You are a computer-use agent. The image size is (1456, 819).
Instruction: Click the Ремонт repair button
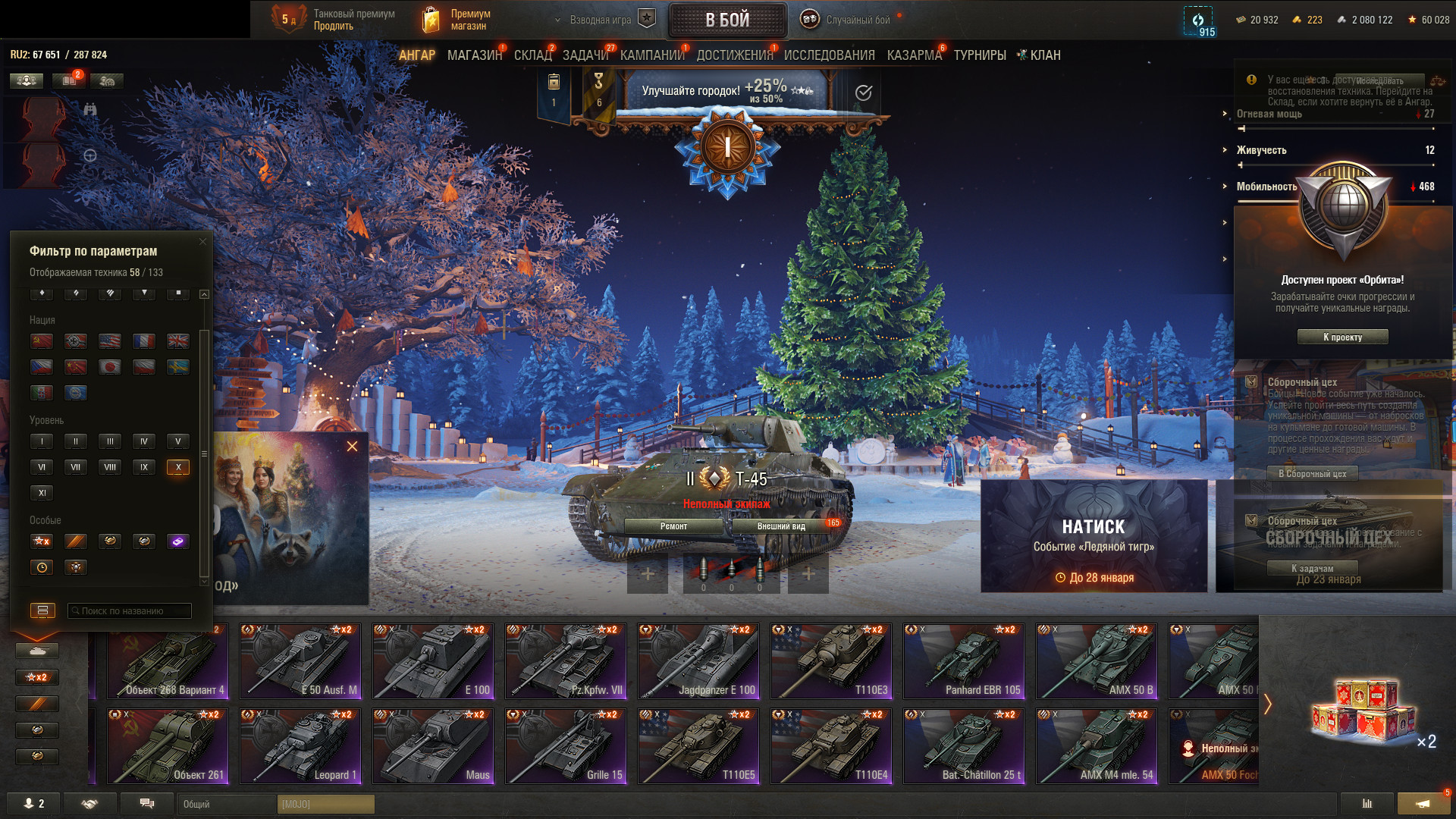(x=673, y=526)
